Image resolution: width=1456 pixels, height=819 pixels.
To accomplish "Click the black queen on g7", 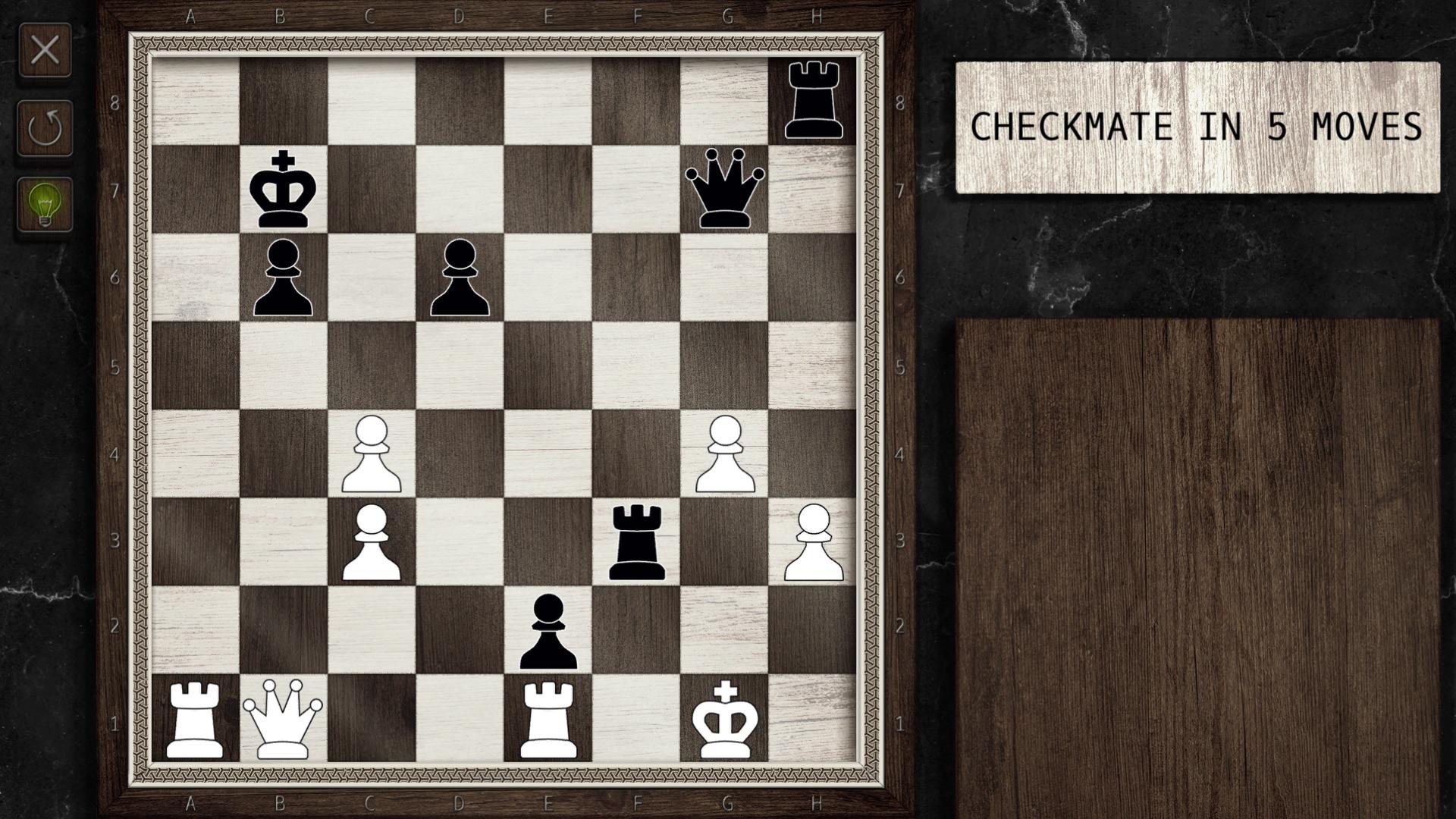I will [726, 190].
